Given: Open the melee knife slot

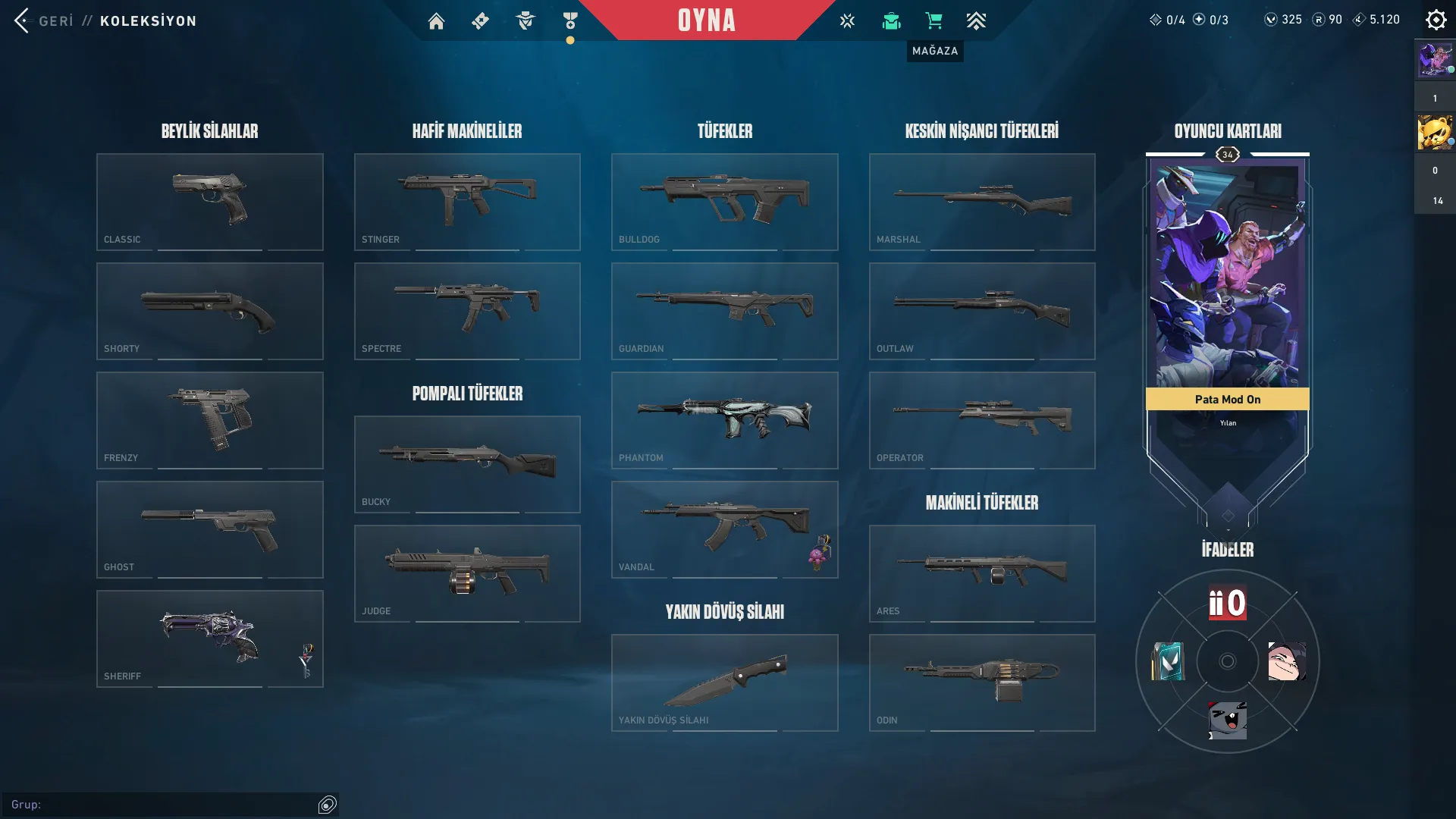Looking at the screenshot, I should 724,682.
